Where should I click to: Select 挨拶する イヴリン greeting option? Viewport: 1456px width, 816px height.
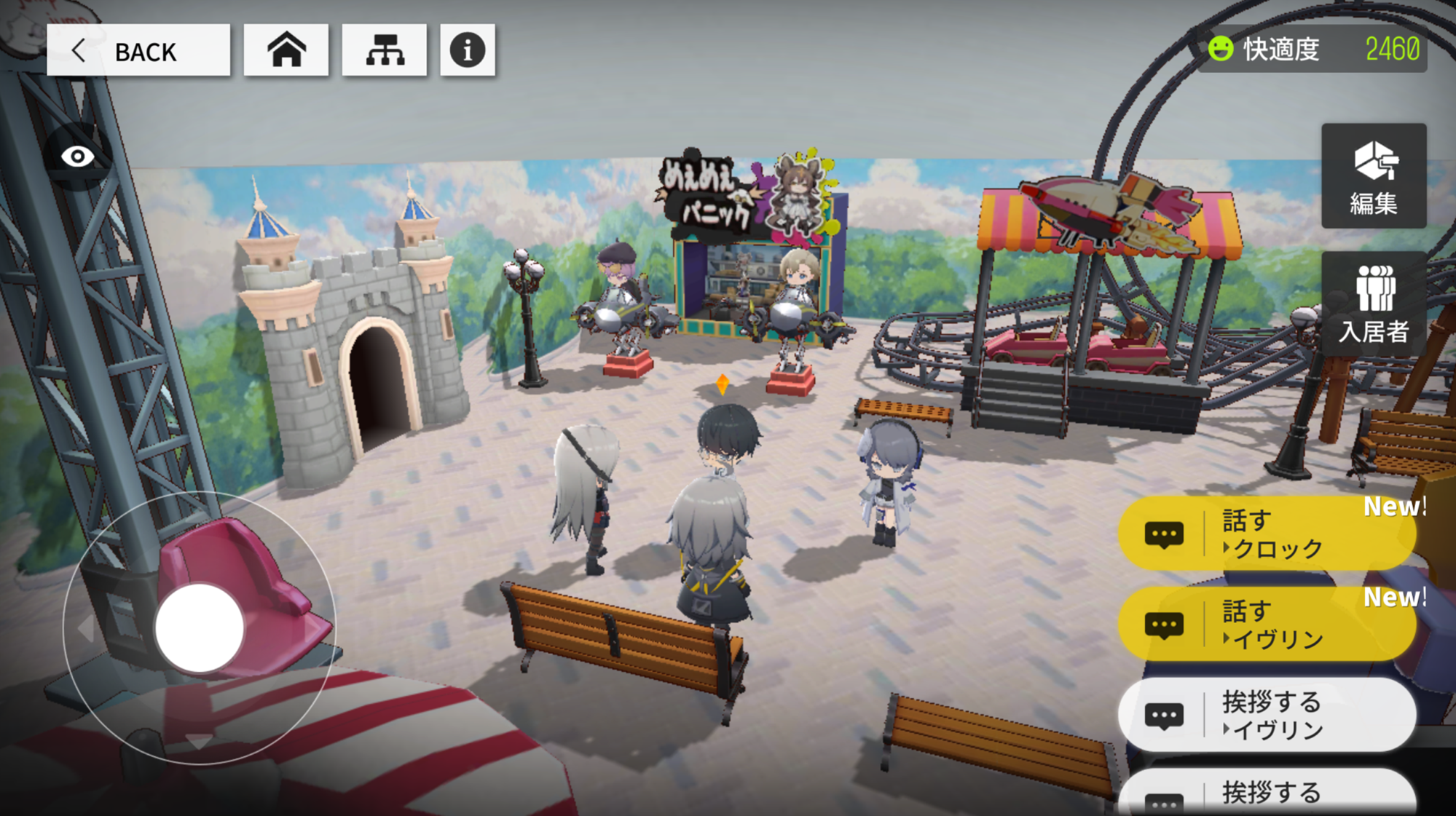[x=1267, y=715]
